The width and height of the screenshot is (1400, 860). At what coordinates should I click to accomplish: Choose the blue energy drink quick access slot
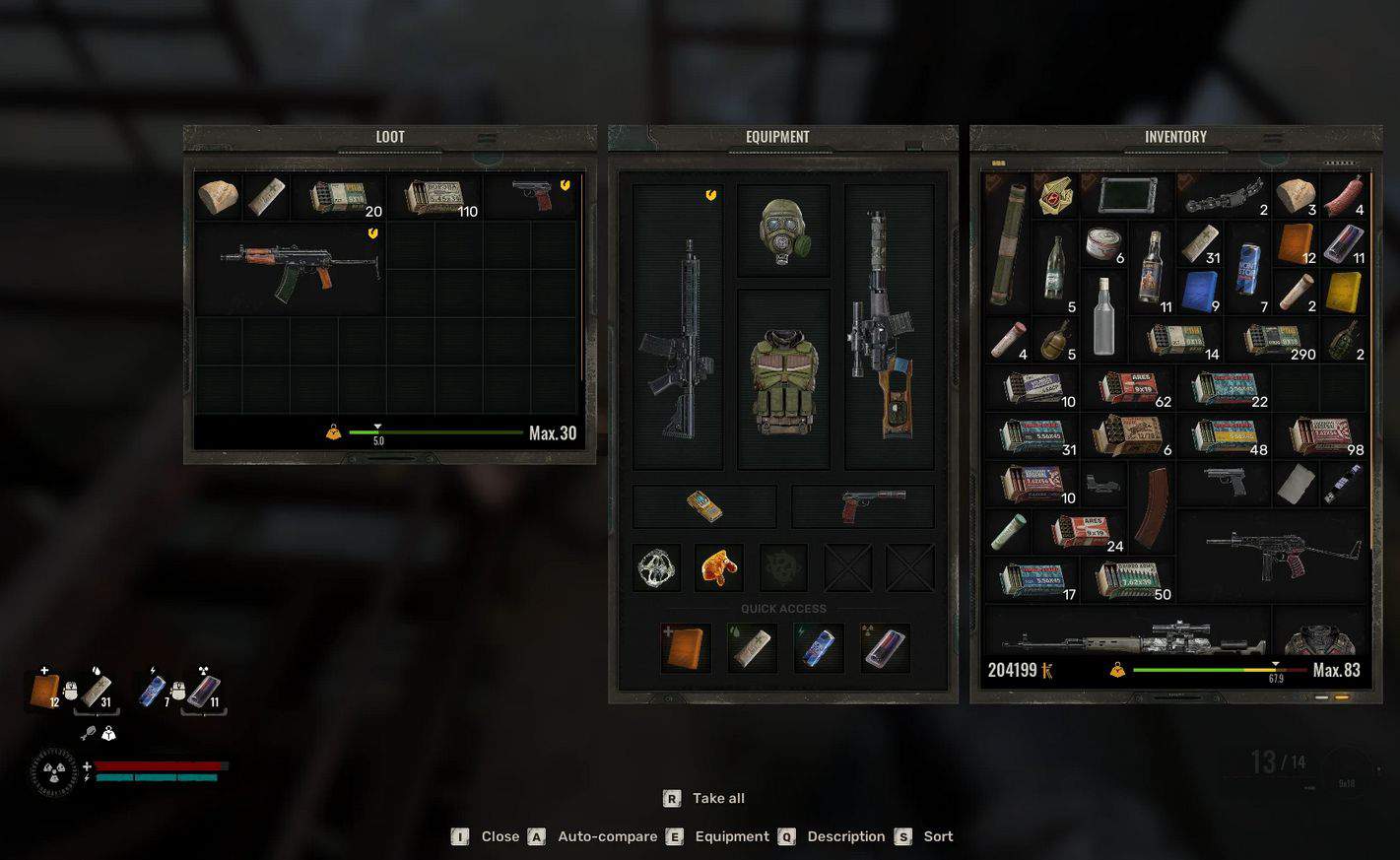818,648
